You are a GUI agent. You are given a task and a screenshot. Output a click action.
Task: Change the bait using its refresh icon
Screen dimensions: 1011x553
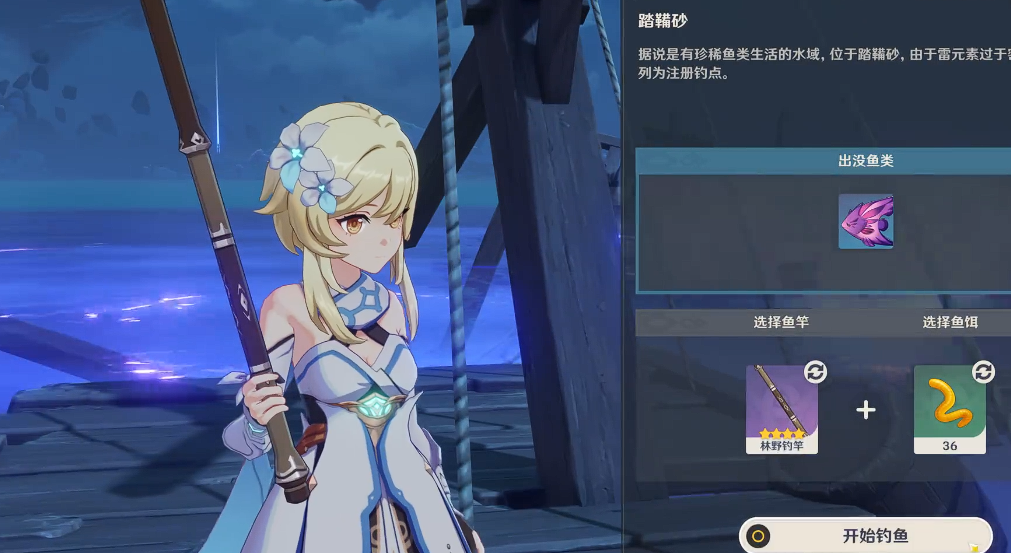coord(983,372)
